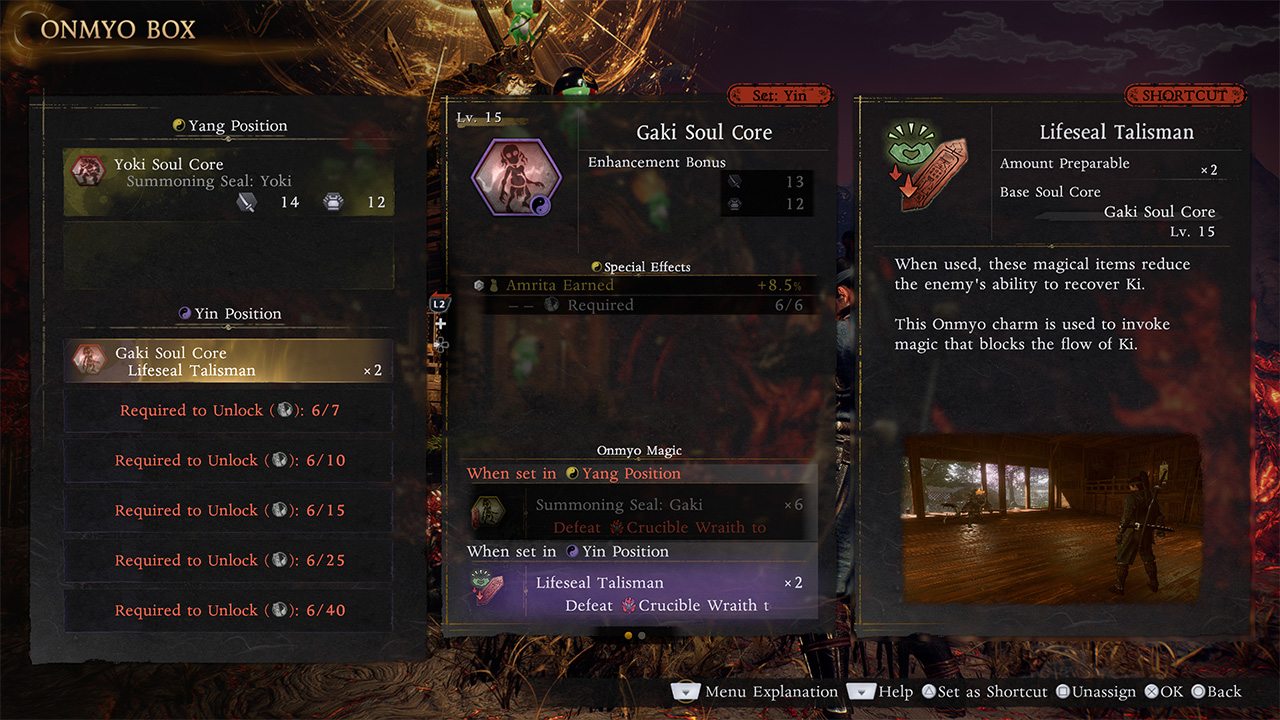The image size is (1280, 720).
Task: Select the Lifeseal Talisman Yin Position row
Action: [640, 592]
